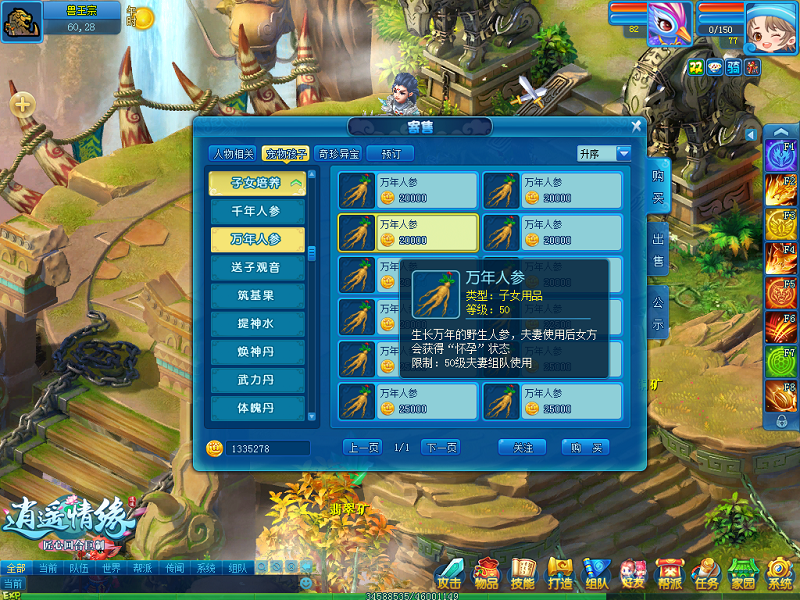
Task: Open the 技能 skills menu
Action: (522, 575)
